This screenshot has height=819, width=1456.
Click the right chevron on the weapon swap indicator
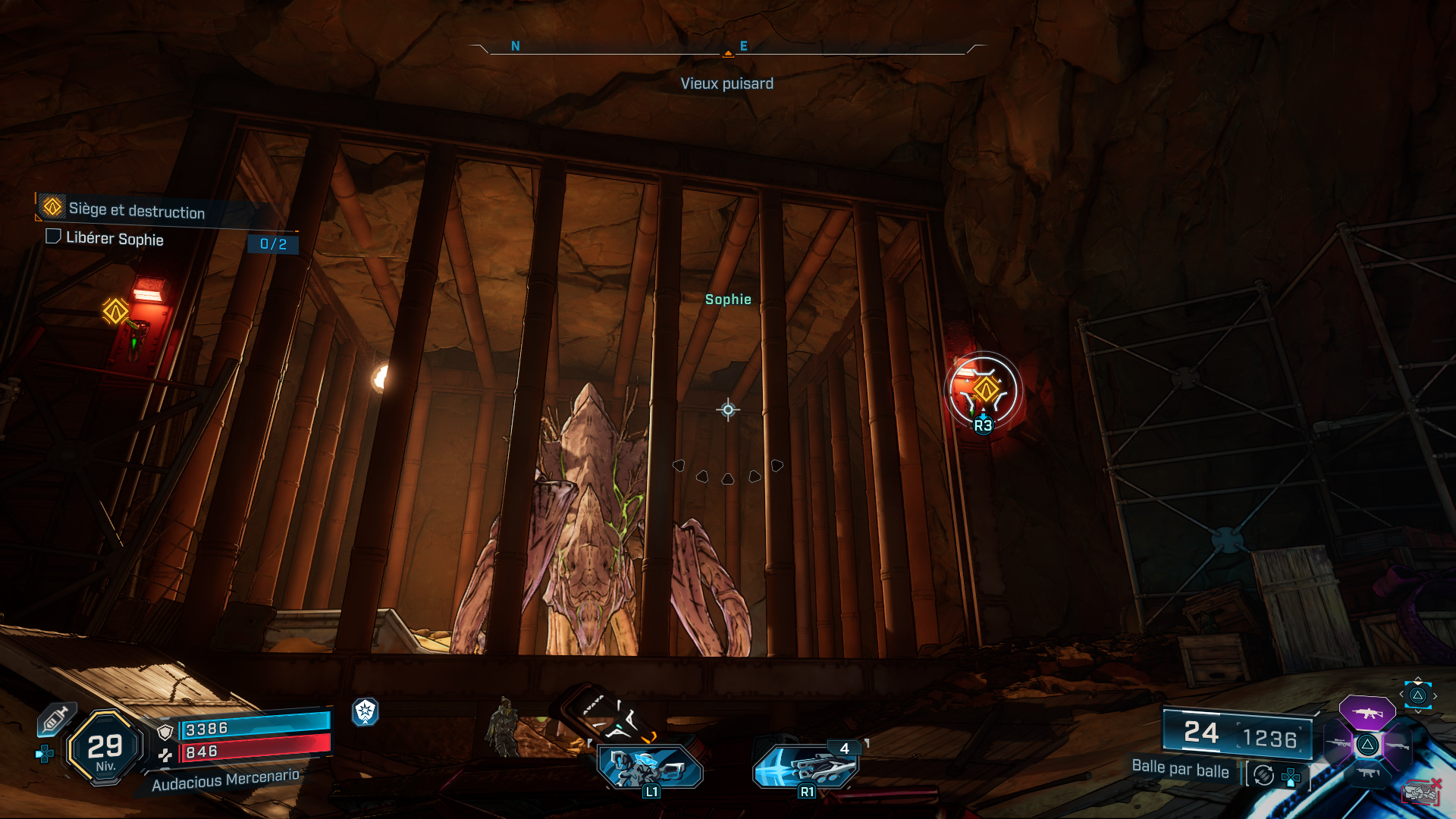pyautogui.click(x=1436, y=695)
